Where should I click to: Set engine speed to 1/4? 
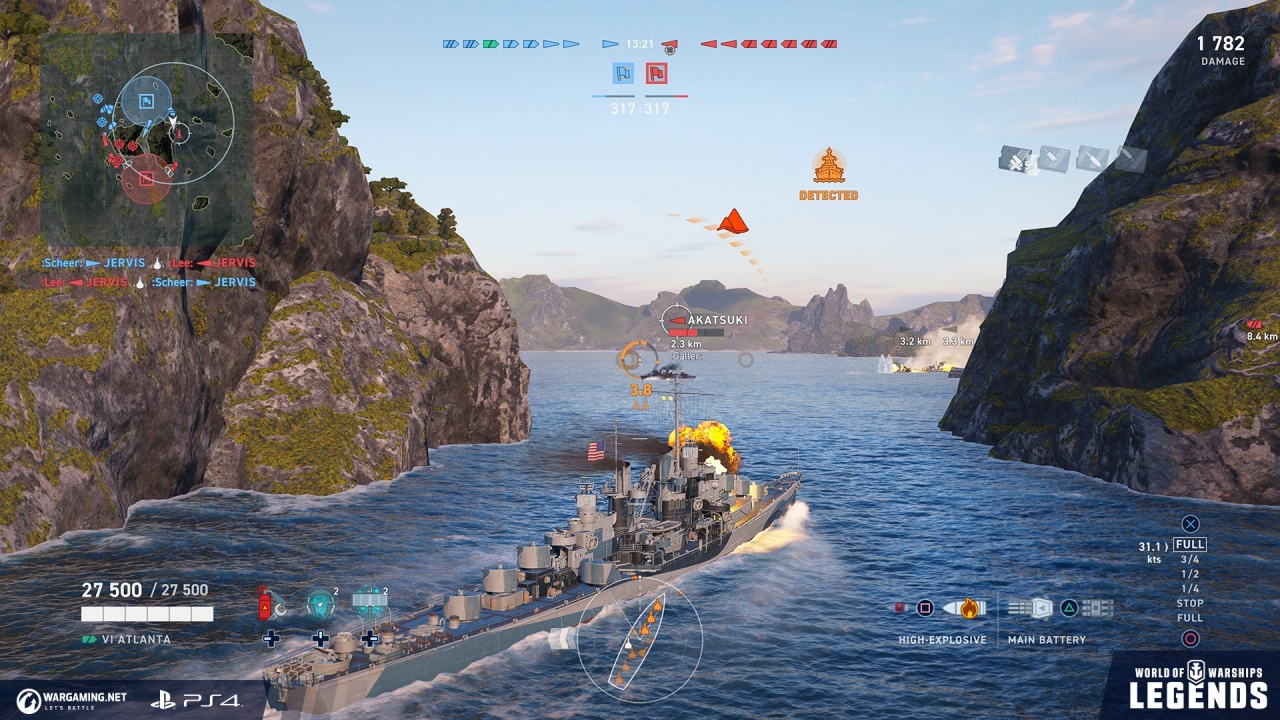pyautogui.click(x=1190, y=589)
